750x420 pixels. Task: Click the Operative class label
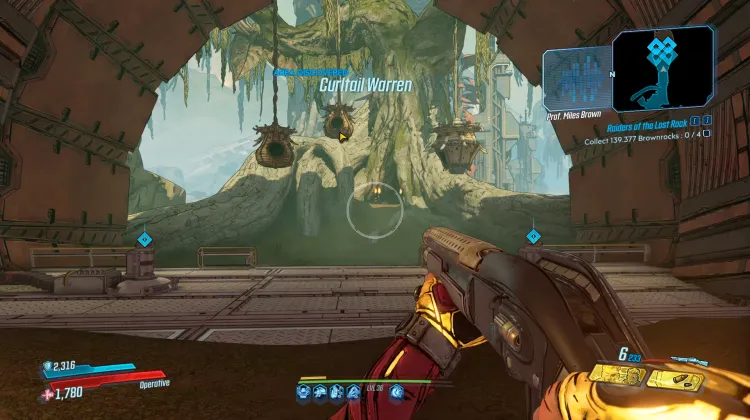pyautogui.click(x=154, y=383)
